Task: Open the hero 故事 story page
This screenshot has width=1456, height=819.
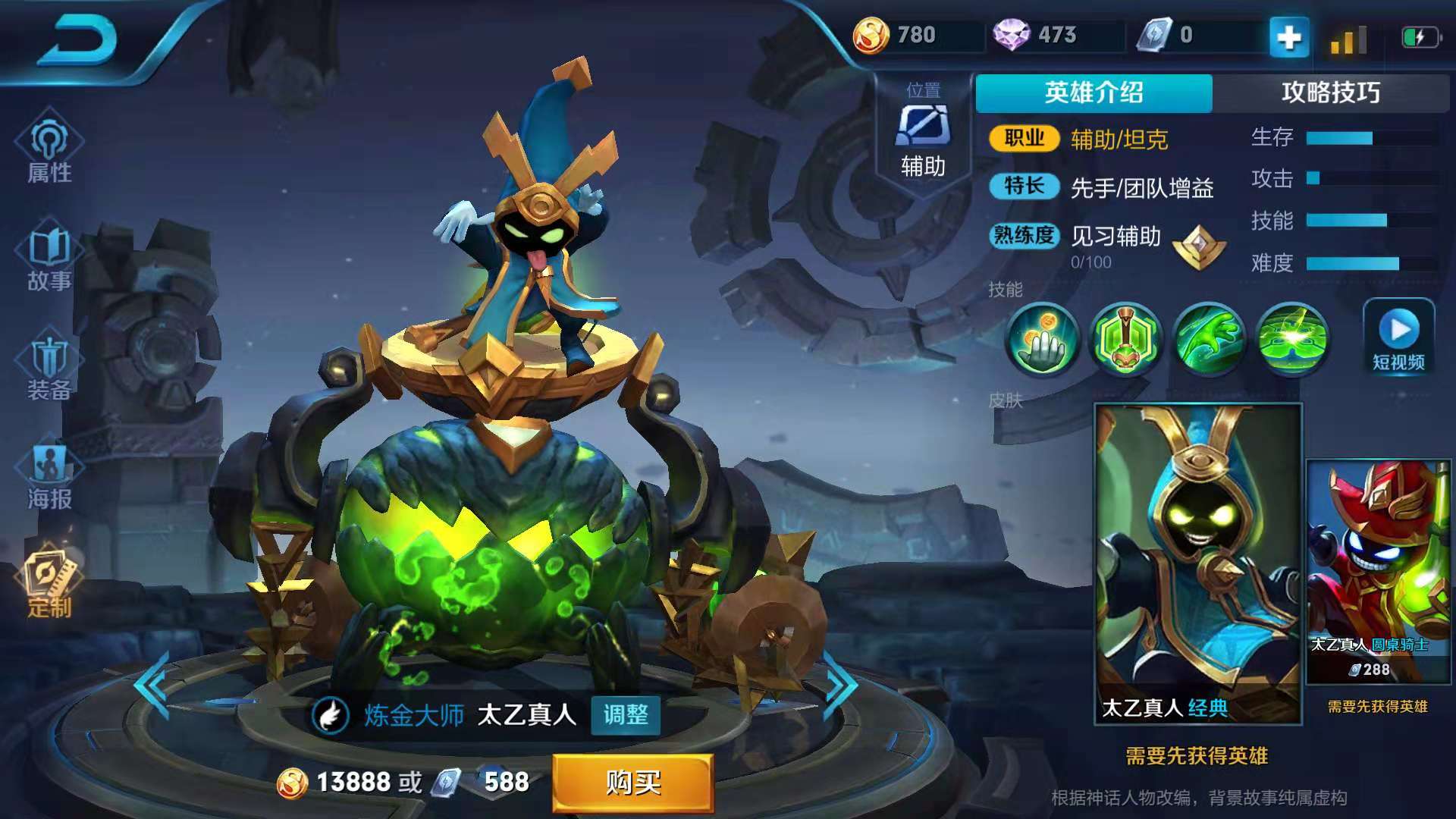Action: 50,258
